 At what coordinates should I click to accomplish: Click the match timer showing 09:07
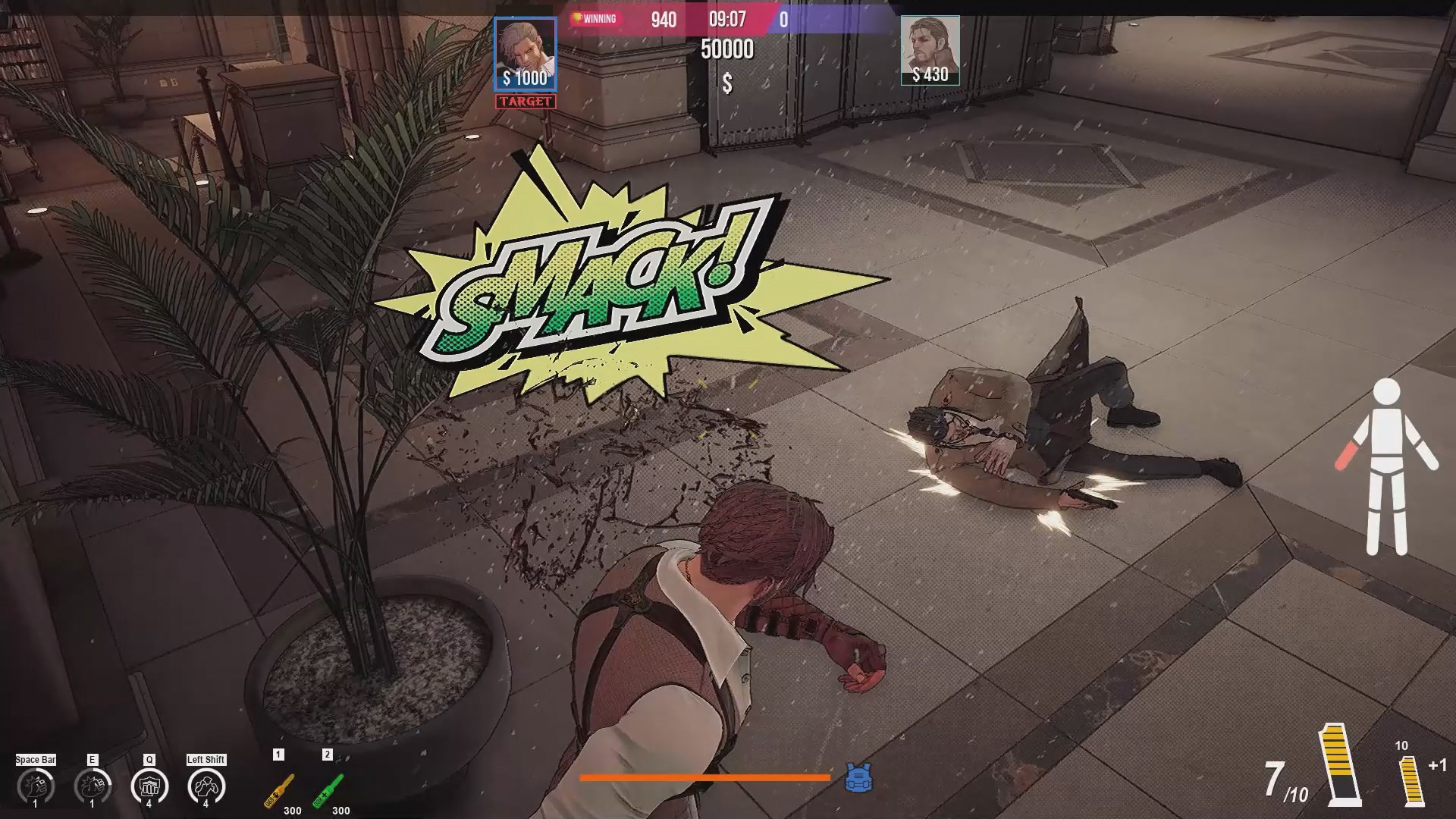click(729, 20)
